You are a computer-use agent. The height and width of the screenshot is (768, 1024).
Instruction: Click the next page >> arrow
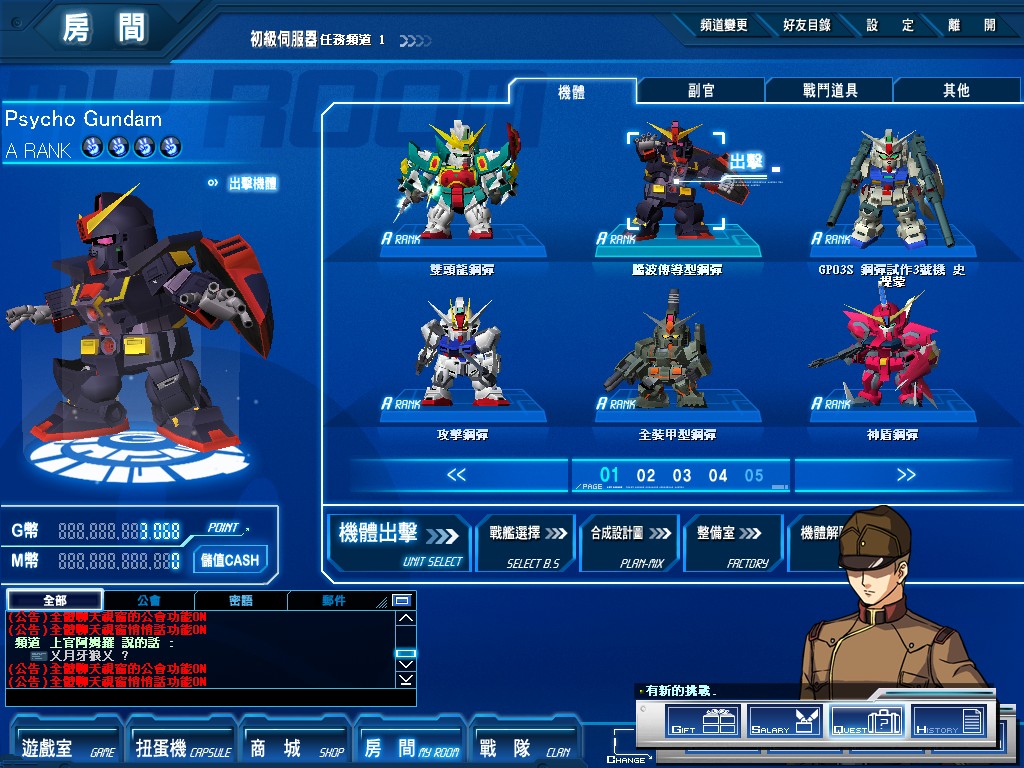point(906,475)
